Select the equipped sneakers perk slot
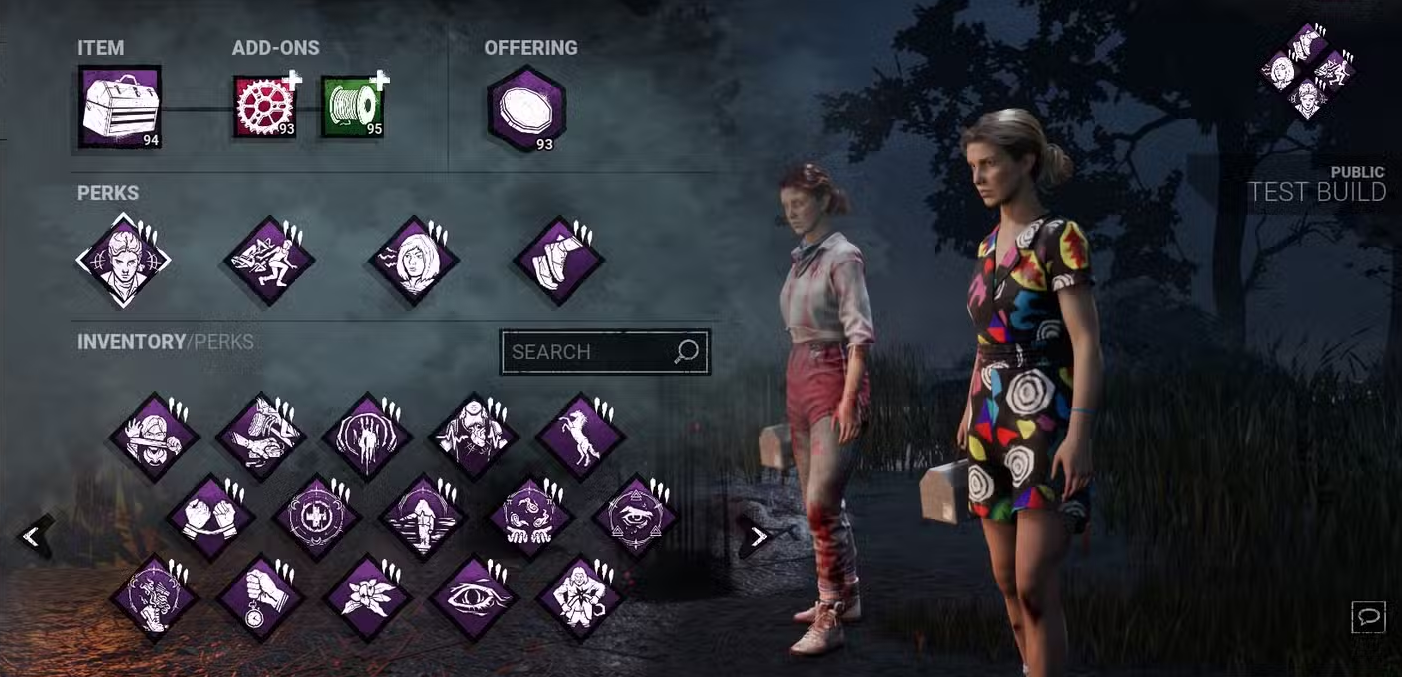 [x=558, y=261]
